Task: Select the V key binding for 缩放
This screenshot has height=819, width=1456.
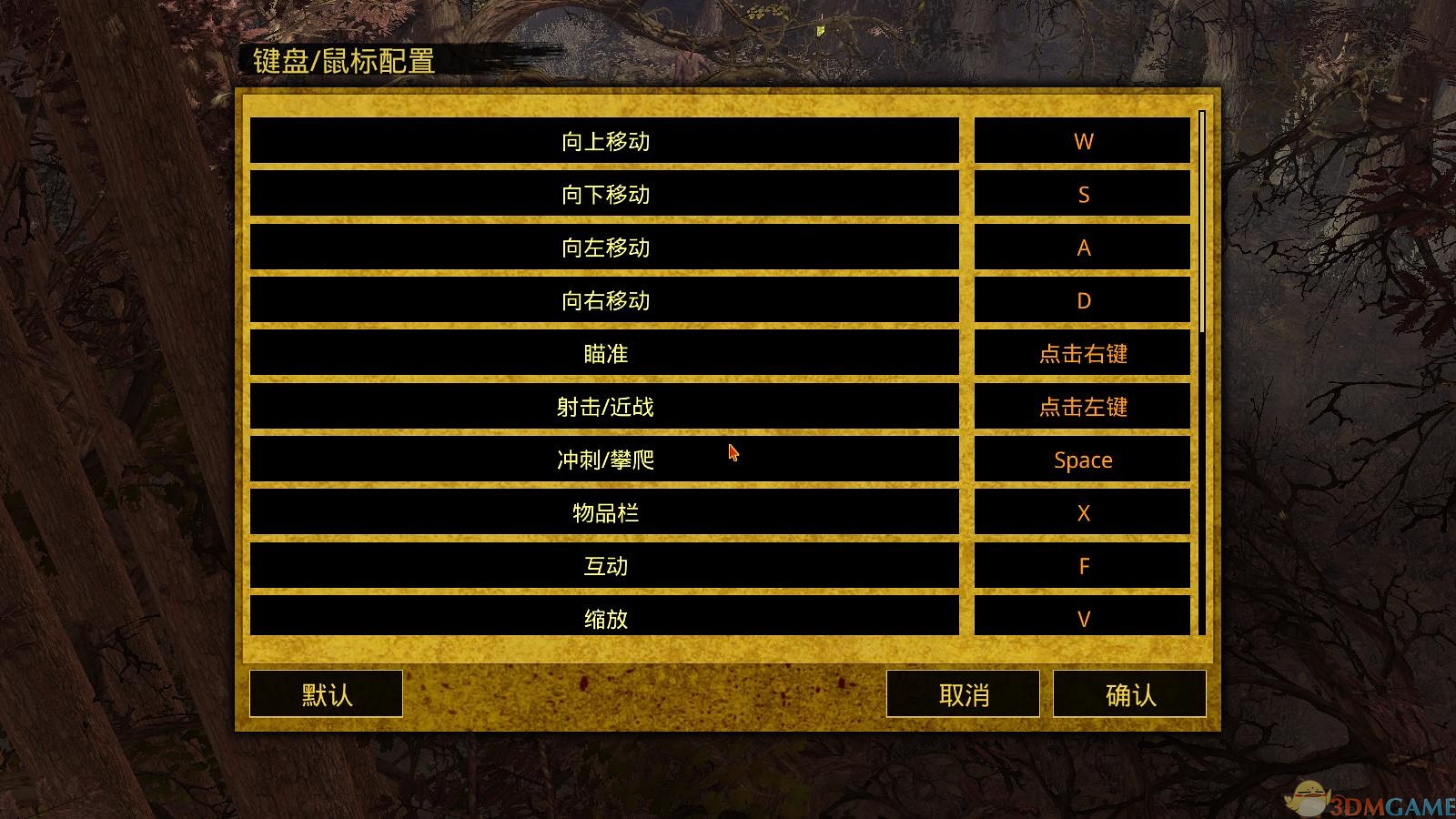Action: pos(1083,619)
